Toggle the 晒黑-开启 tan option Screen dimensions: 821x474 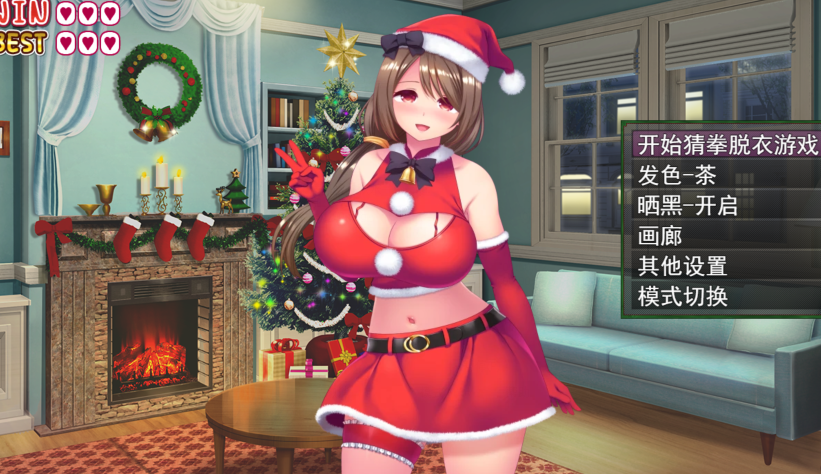(x=687, y=206)
